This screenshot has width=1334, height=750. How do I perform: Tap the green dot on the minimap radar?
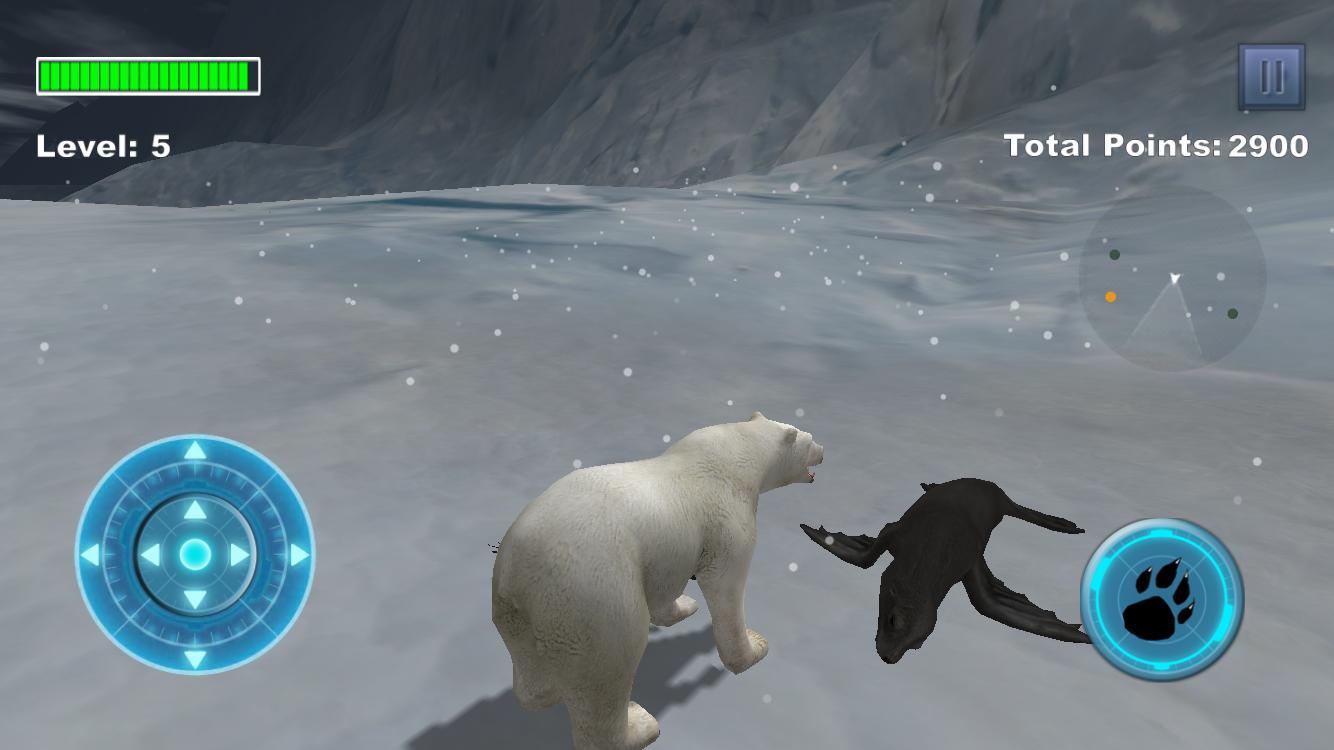pyautogui.click(x=1114, y=255)
